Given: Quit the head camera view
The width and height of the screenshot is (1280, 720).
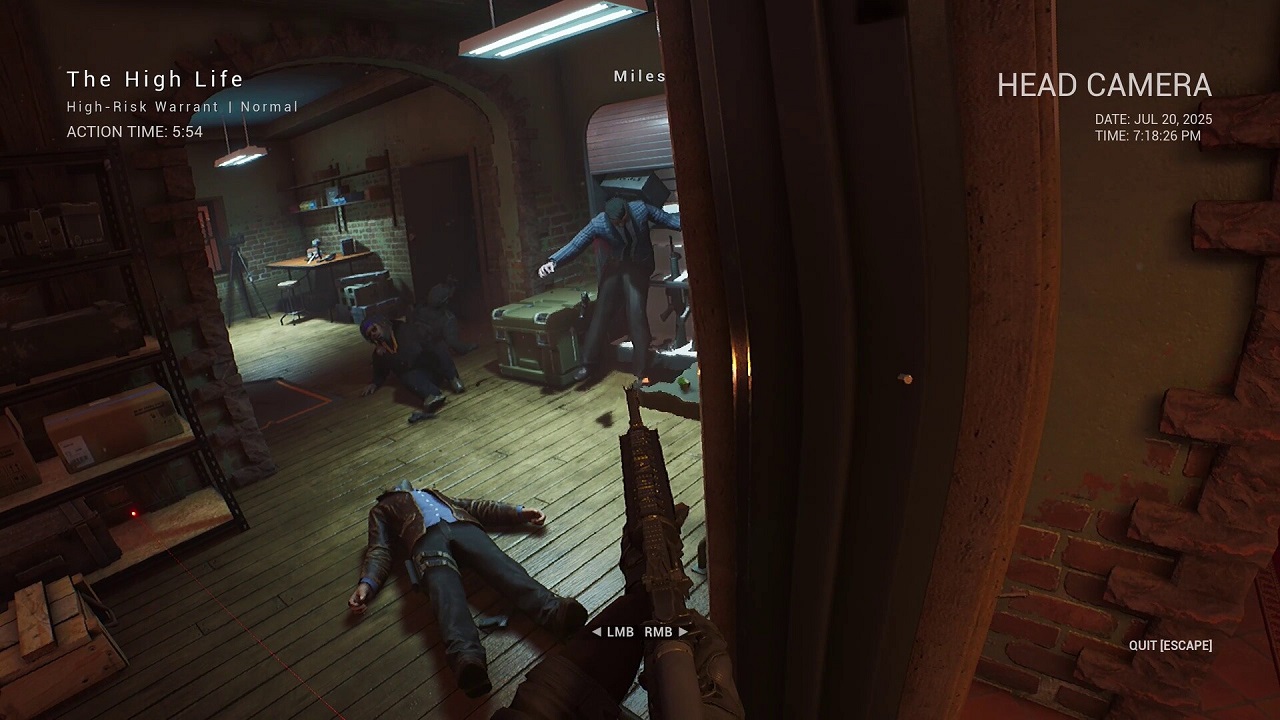Looking at the screenshot, I should (1169, 645).
